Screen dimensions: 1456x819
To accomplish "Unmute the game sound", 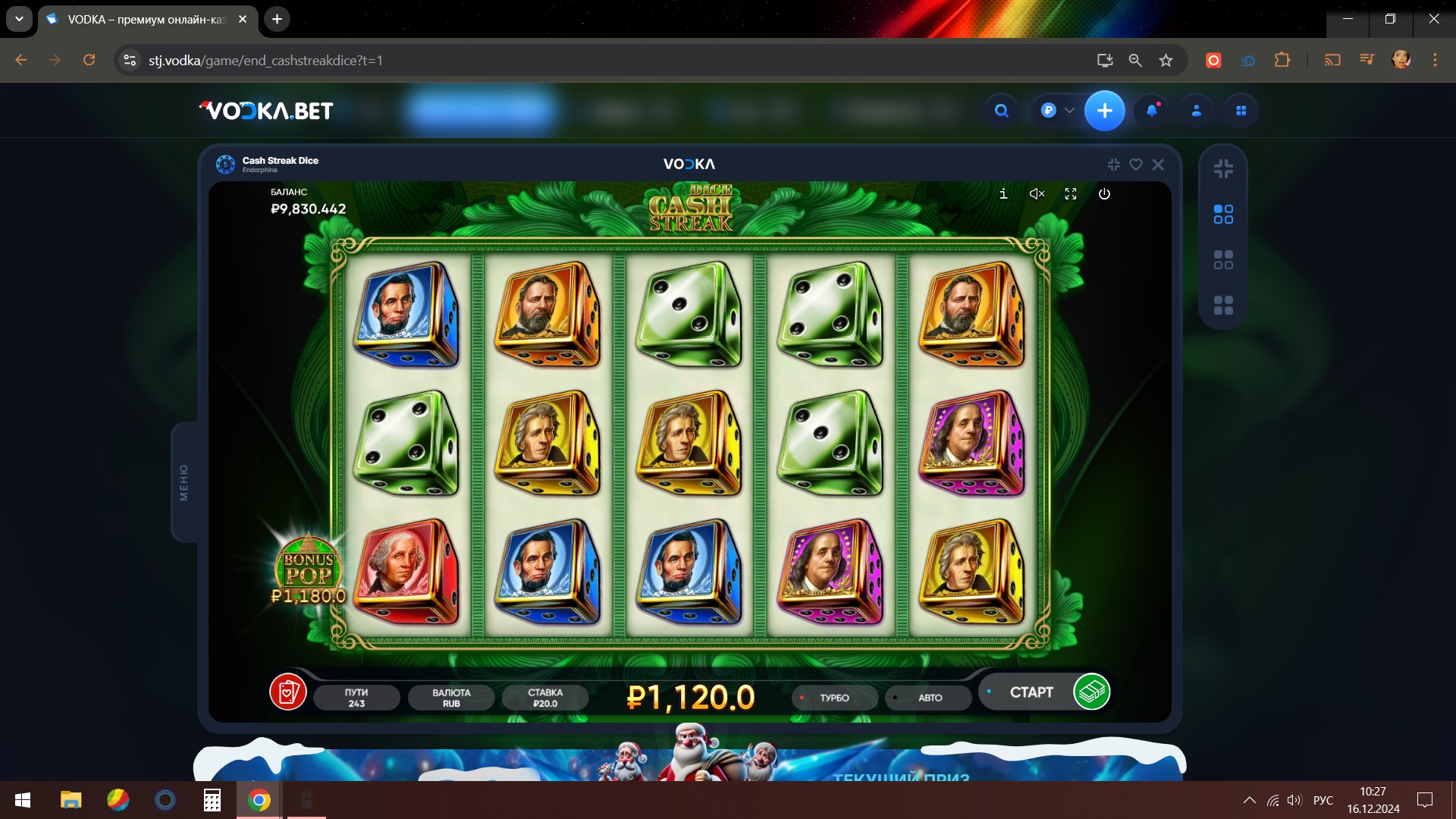I will (x=1037, y=194).
